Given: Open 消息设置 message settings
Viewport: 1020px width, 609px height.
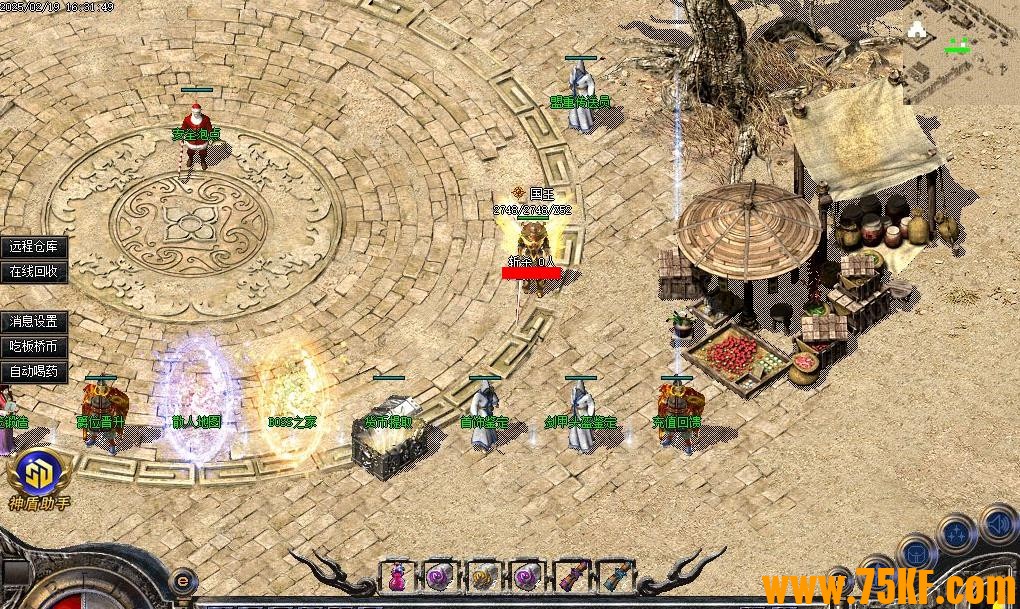Looking at the screenshot, I should point(34,322).
